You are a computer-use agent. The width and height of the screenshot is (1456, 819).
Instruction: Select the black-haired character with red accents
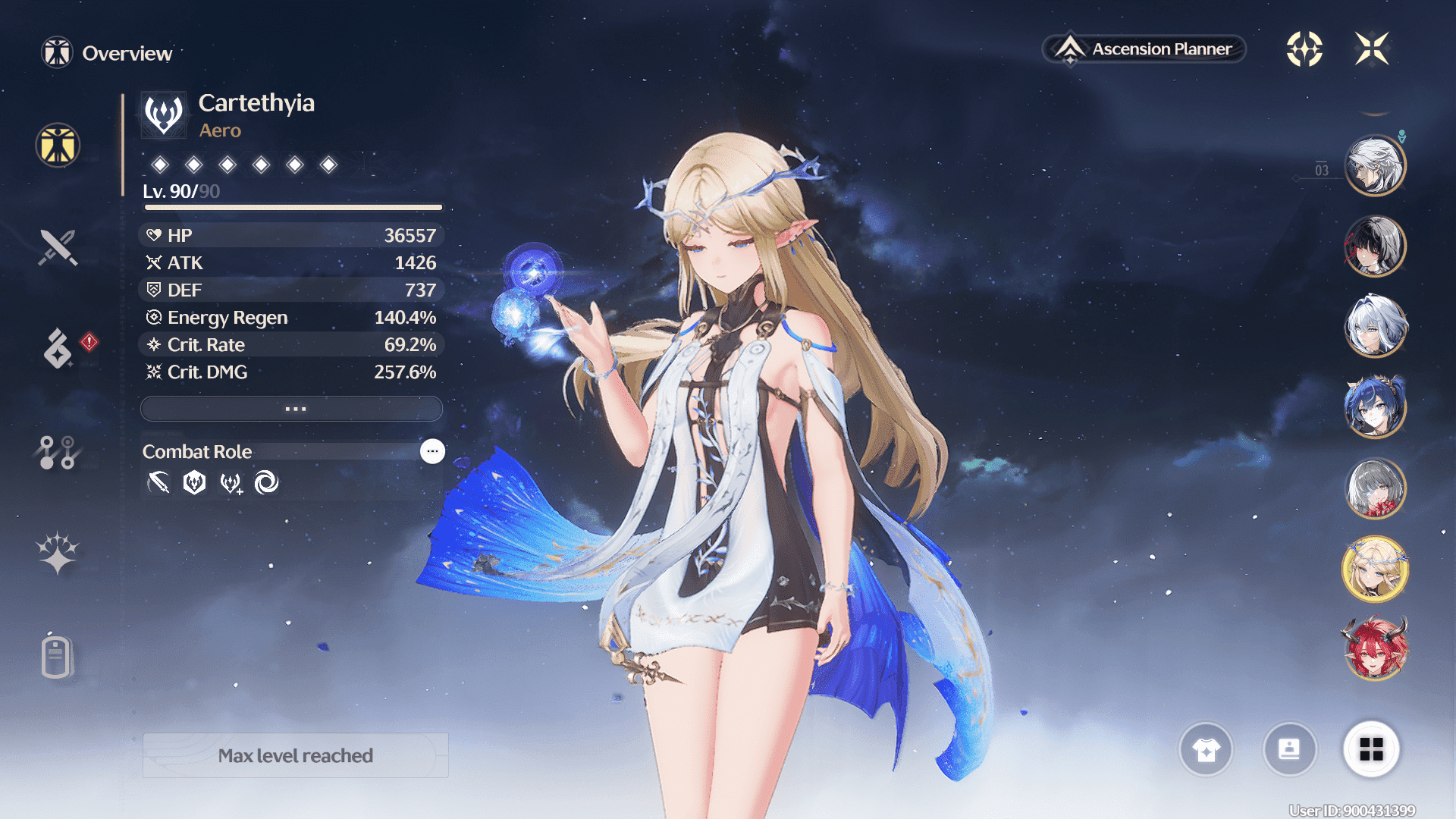pyautogui.click(x=1375, y=246)
